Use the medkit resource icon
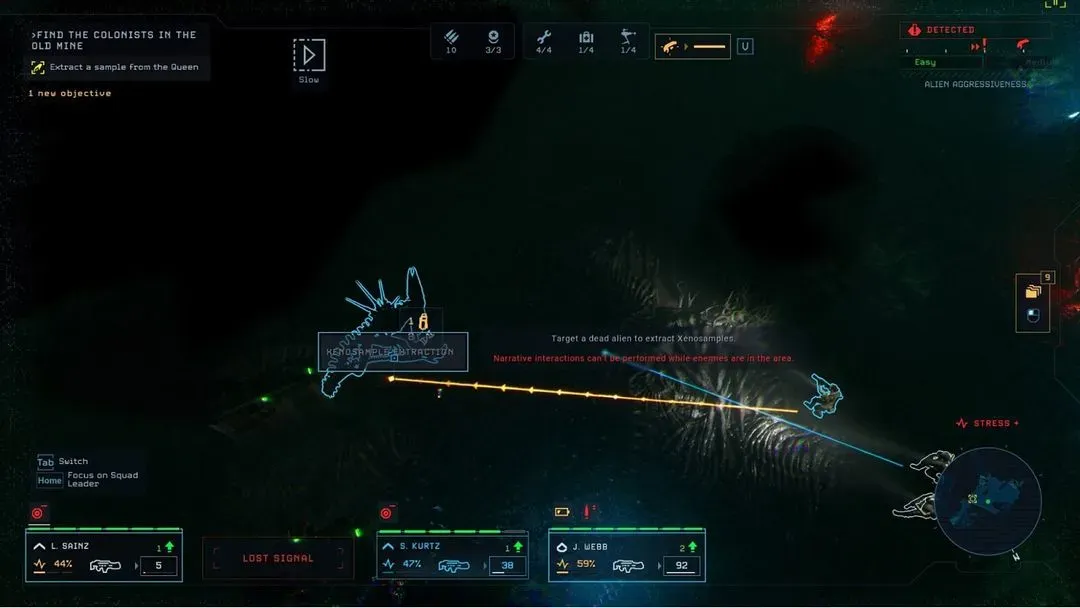Image resolution: width=1080 pixels, height=608 pixels. coord(586,38)
